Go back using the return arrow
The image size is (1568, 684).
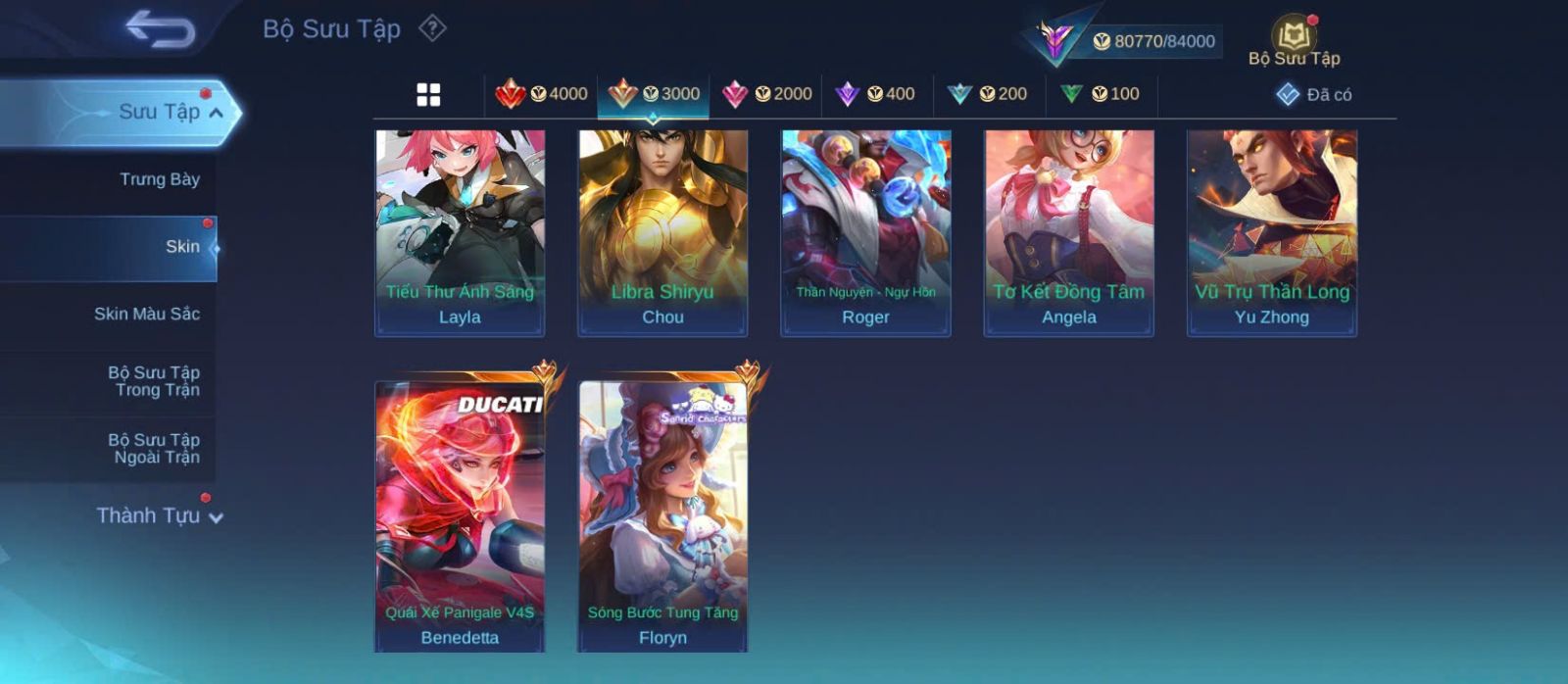[160, 29]
